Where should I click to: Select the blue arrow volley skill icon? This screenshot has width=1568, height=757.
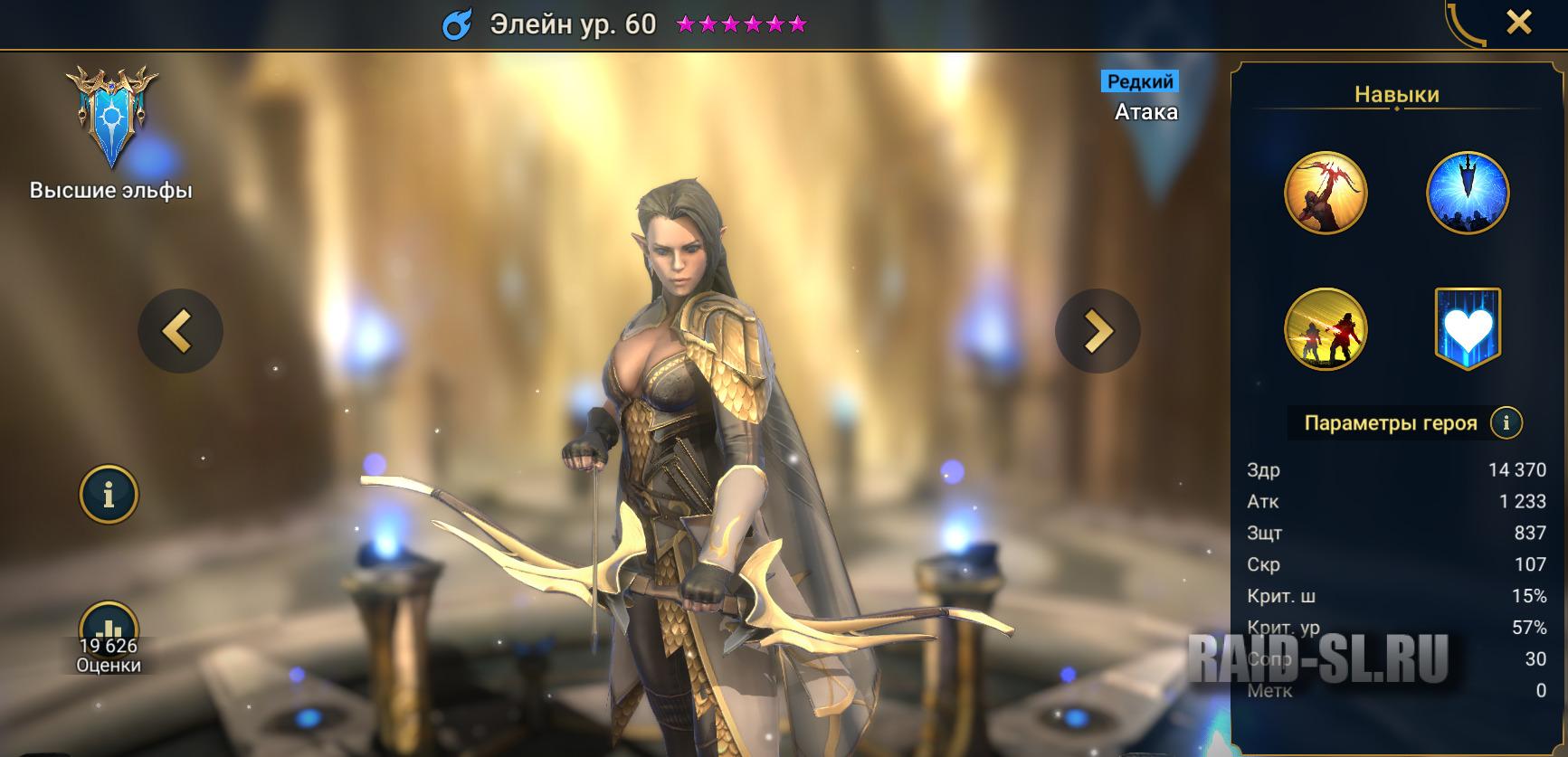click(x=1469, y=193)
